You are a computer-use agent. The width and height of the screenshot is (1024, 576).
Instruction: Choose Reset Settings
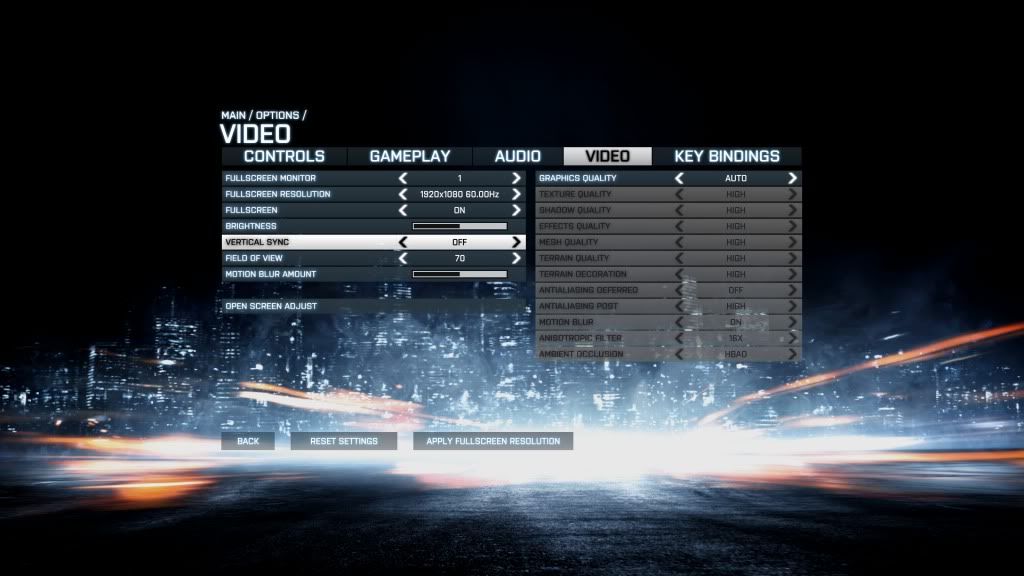(344, 441)
